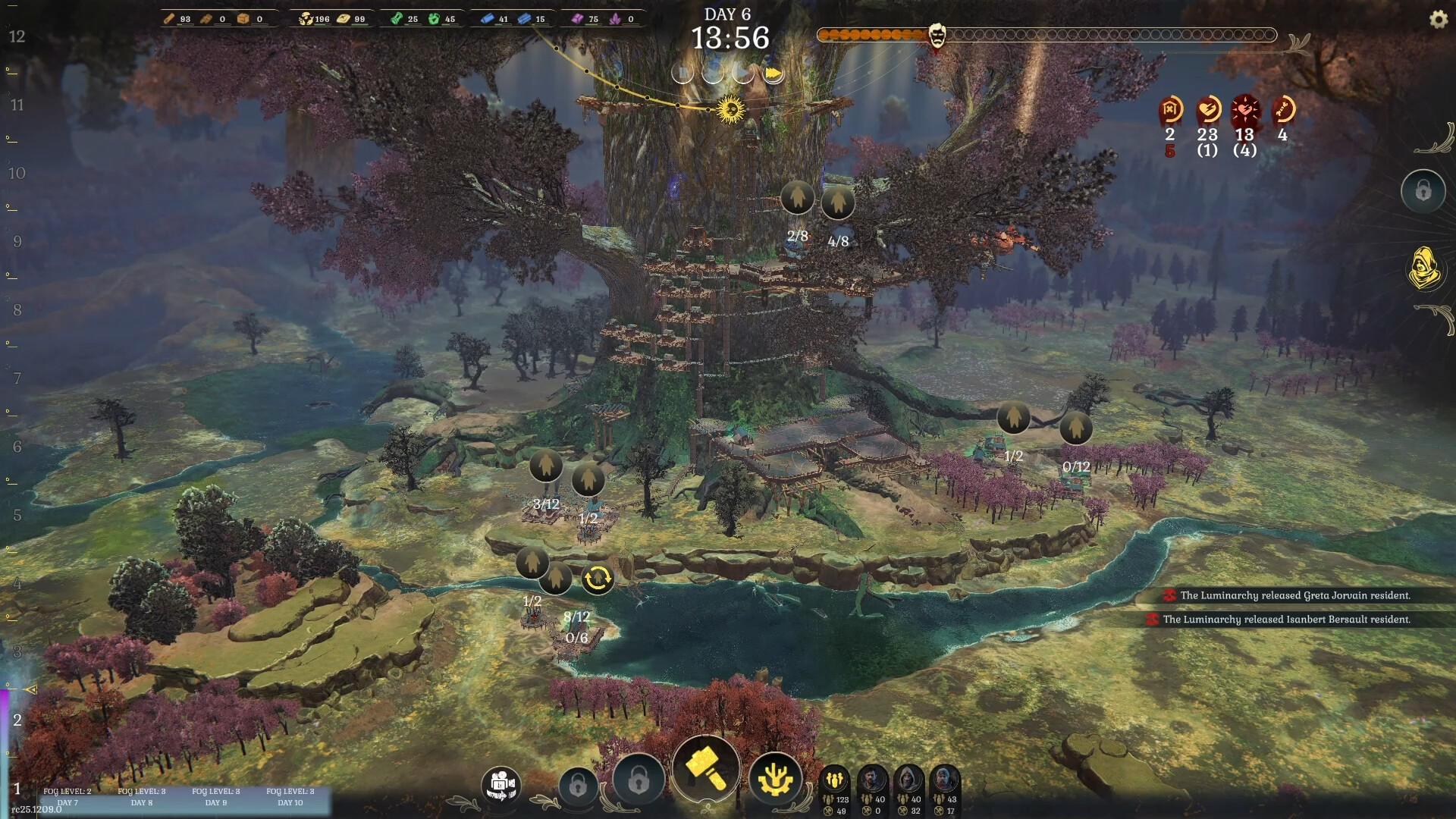The width and height of the screenshot is (1456, 819).
Task: Click the skull marker on progress bar
Action: [x=937, y=35]
